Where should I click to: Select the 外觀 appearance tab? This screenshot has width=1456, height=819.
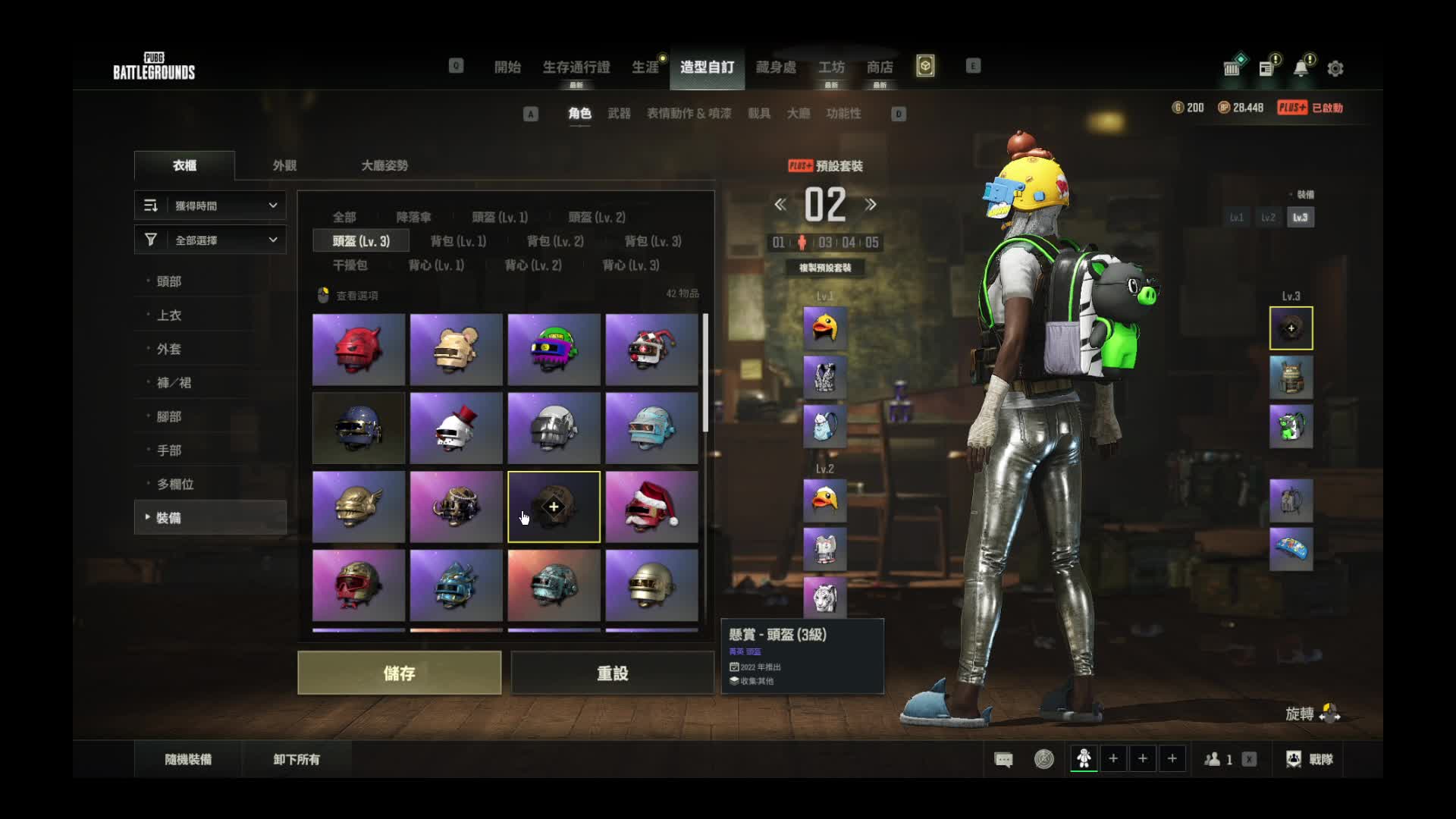point(284,165)
